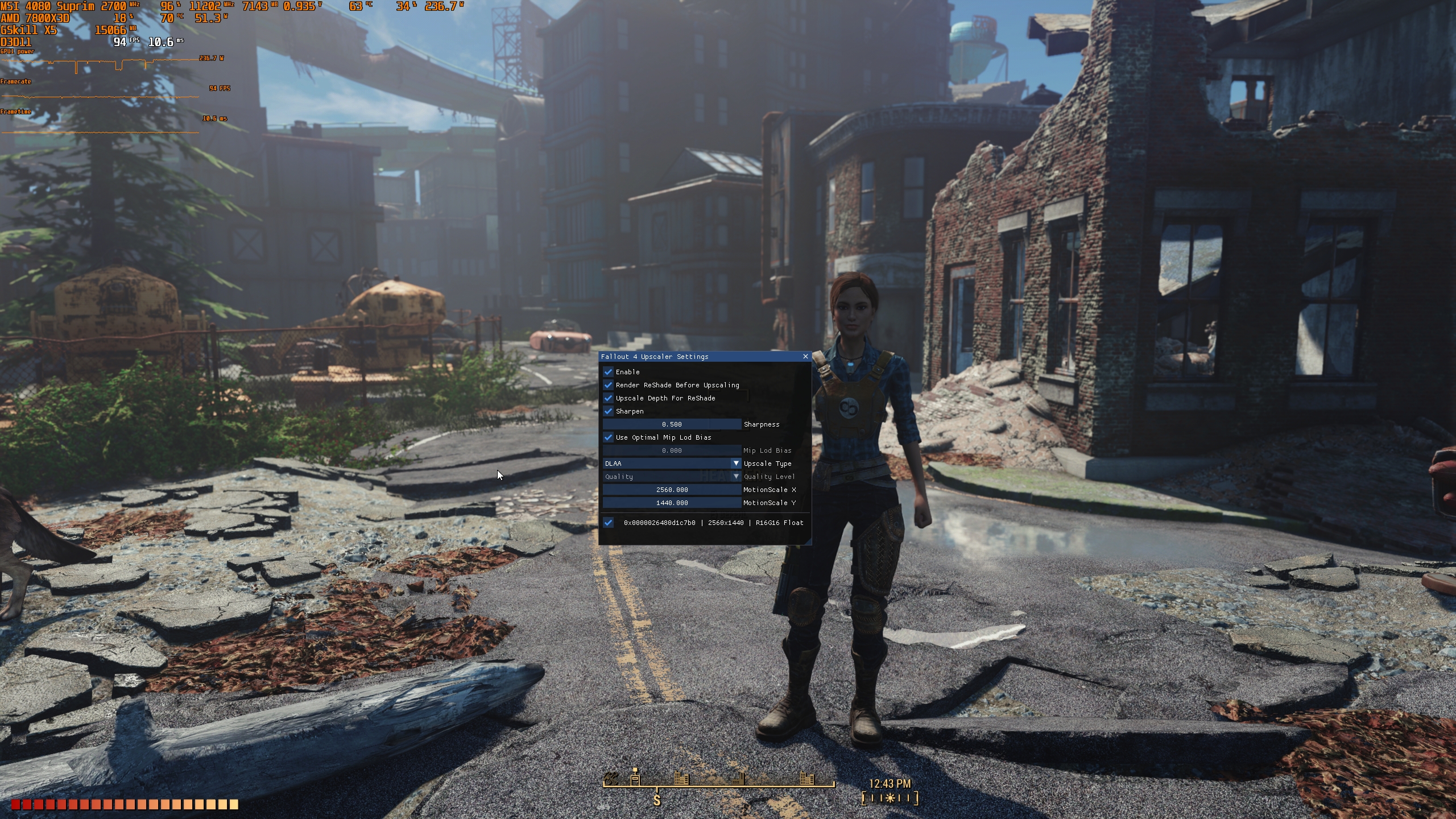Toggle Upscale Depth For ReShade
This screenshot has height=819, width=1456.
pos(609,398)
